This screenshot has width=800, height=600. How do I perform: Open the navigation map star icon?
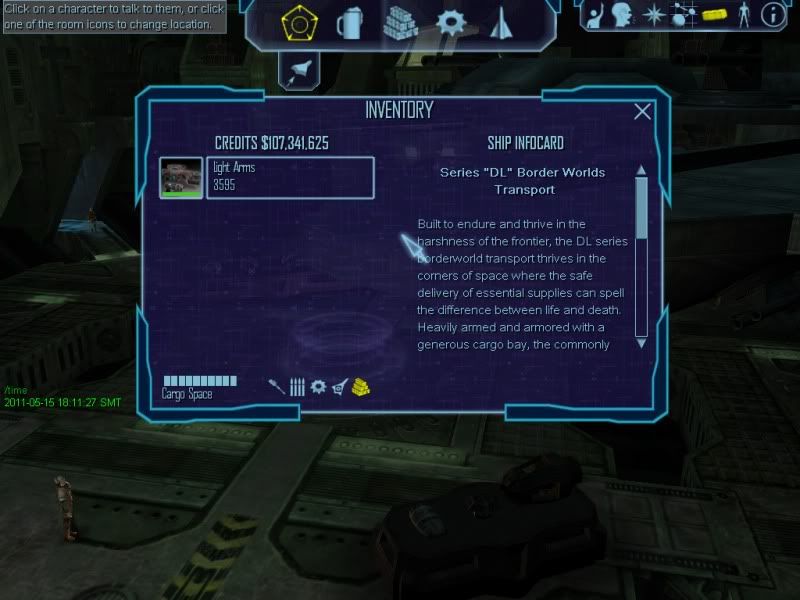(x=653, y=15)
